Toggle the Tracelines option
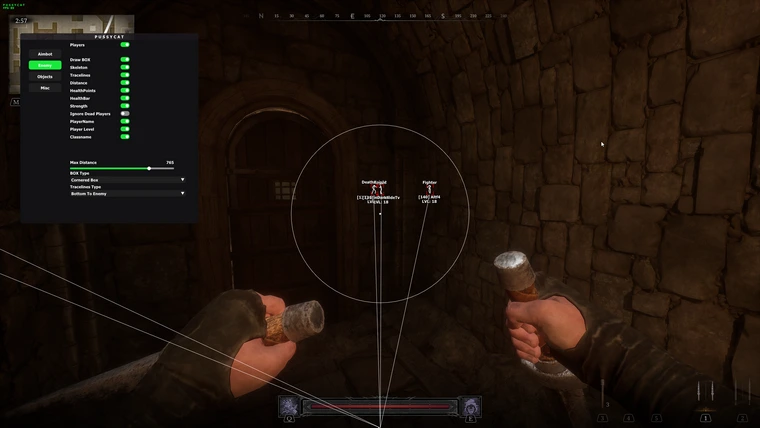 pyautogui.click(x=125, y=75)
